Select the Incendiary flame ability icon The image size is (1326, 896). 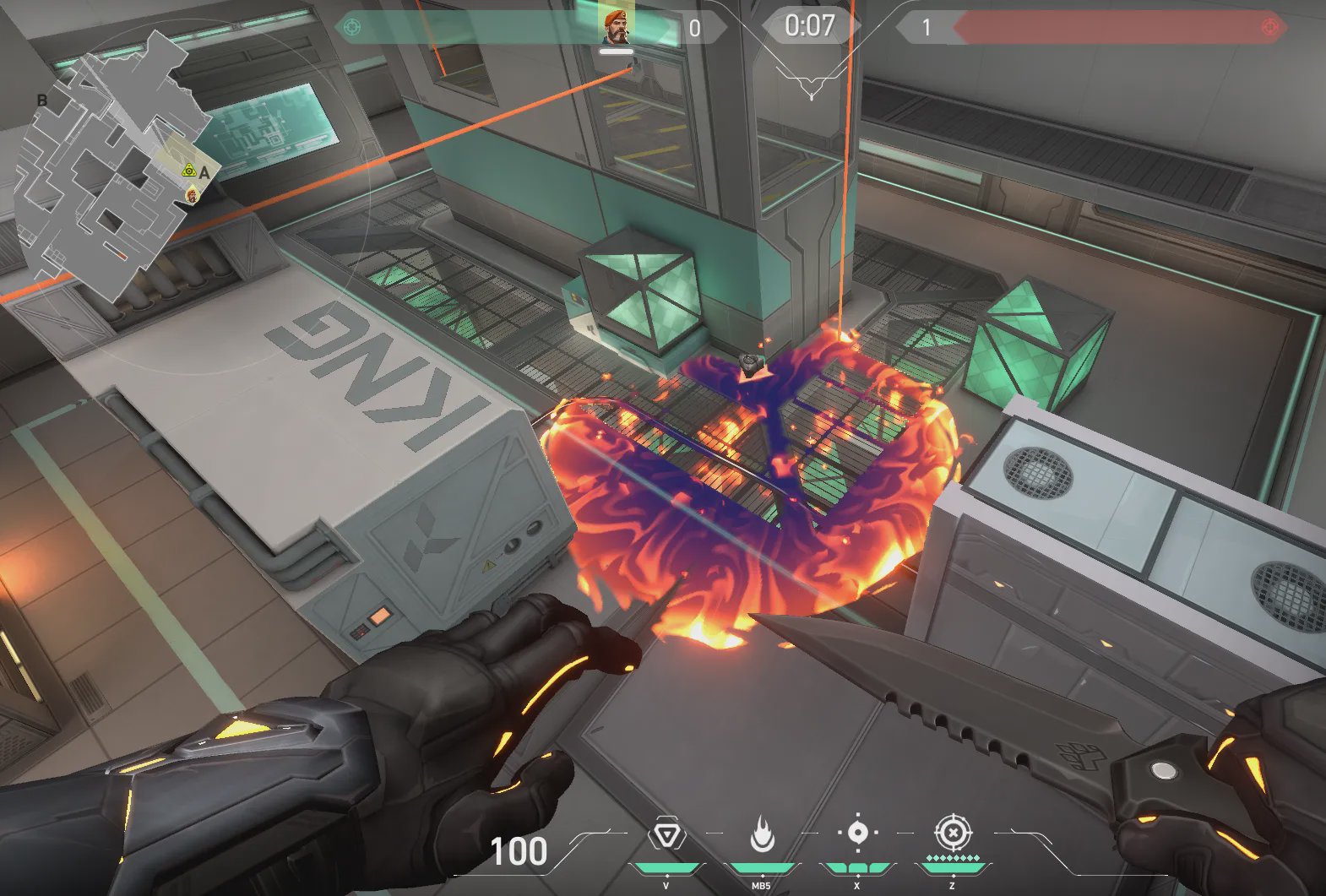coord(762,834)
